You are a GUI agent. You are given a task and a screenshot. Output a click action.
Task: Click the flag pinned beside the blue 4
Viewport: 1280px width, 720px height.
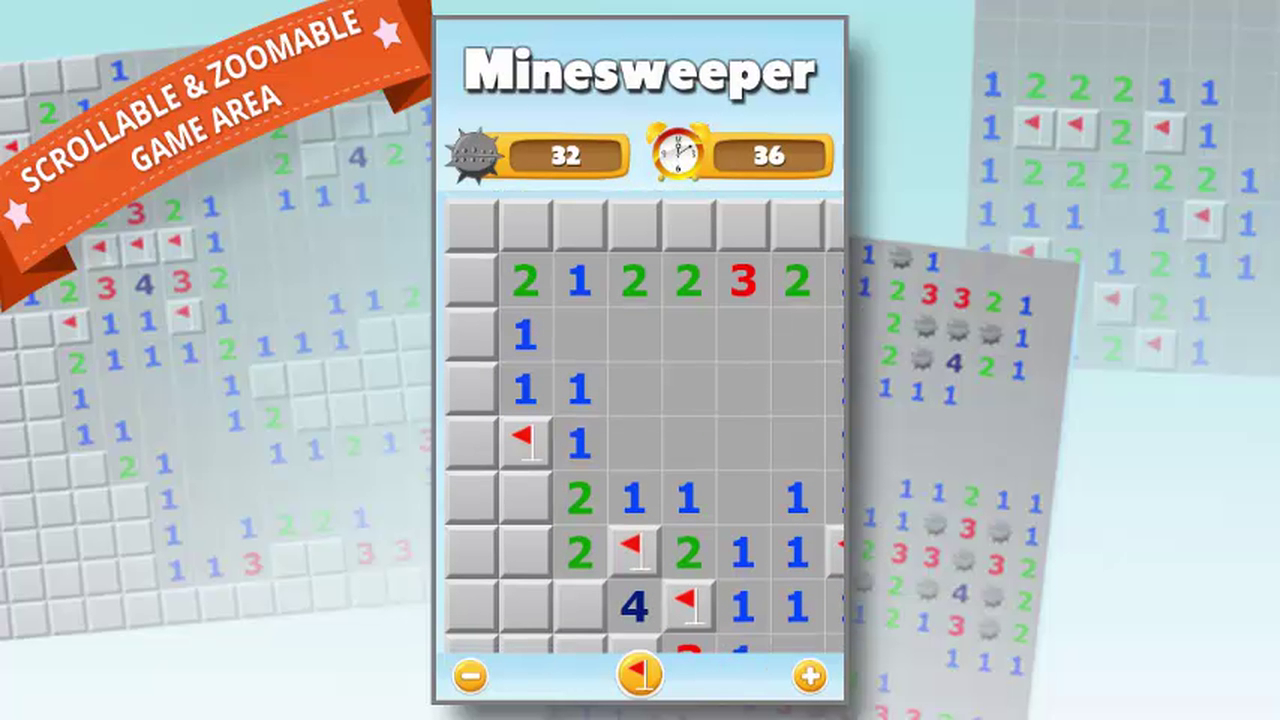point(688,604)
